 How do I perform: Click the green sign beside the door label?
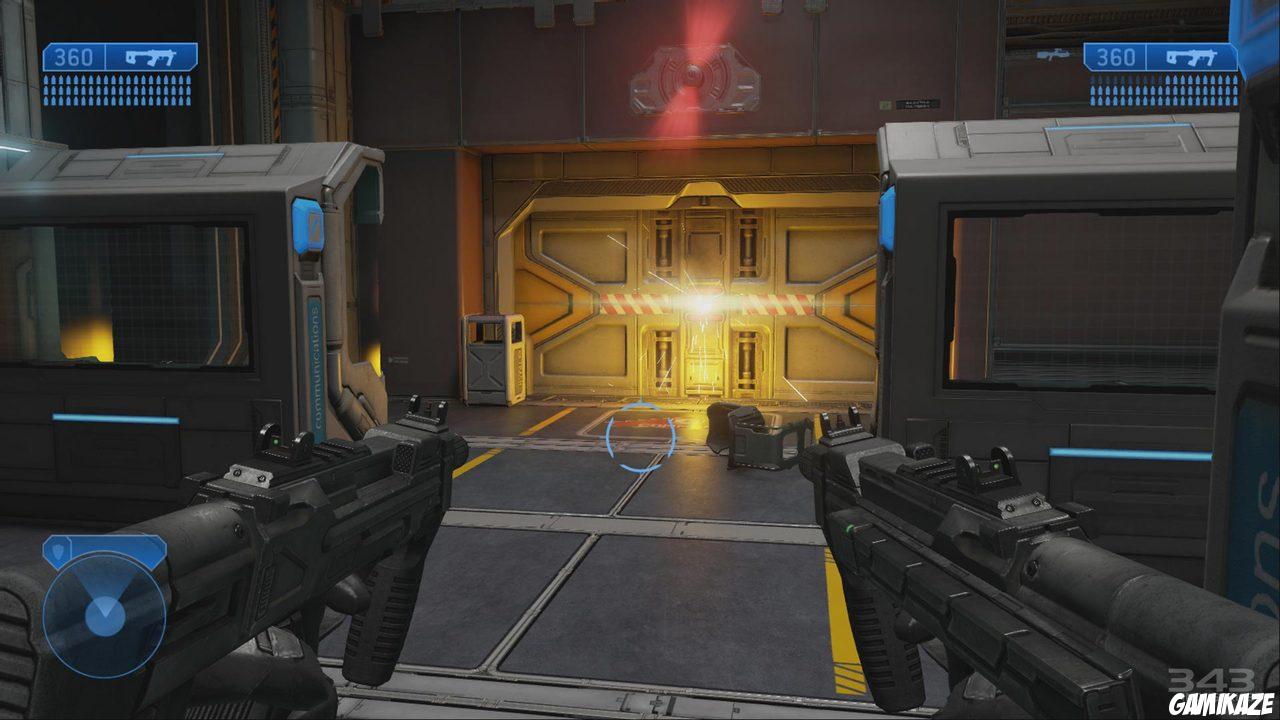[x=885, y=103]
